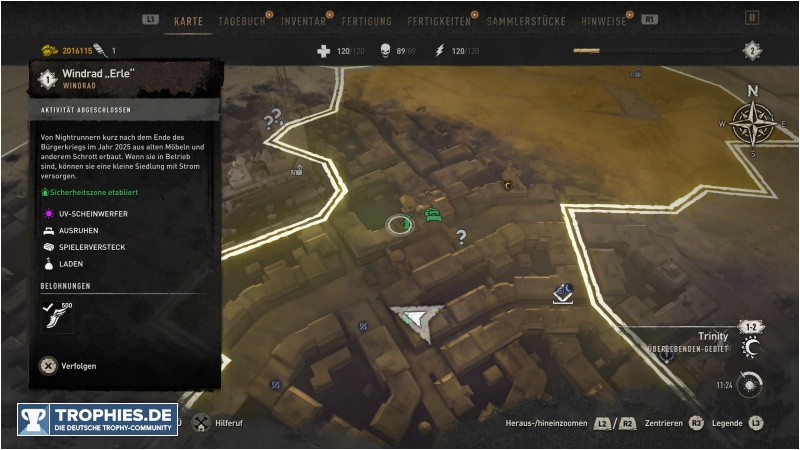Show the Sammlerstücke tab

[526, 20]
